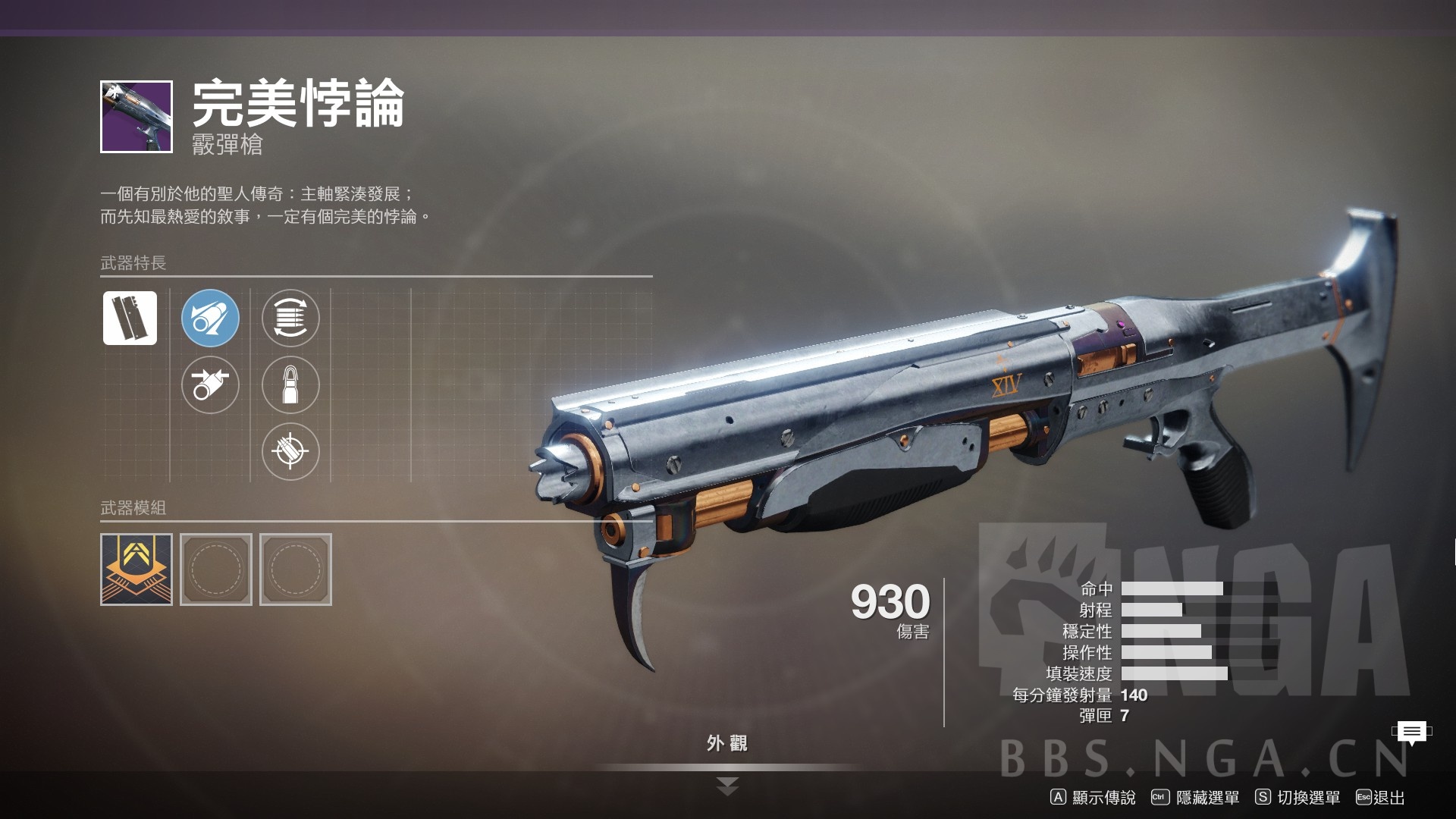Viewport: 1456px width, 819px height.
Task: Select the bullet-shaped magazine perk icon
Action: [x=291, y=385]
